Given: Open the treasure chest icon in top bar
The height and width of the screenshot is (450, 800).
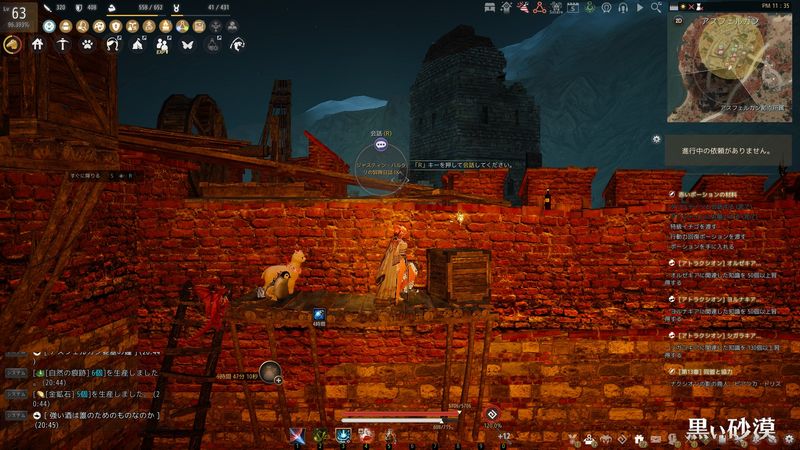Looking at the screenshot, I should [x=489, y=7].
